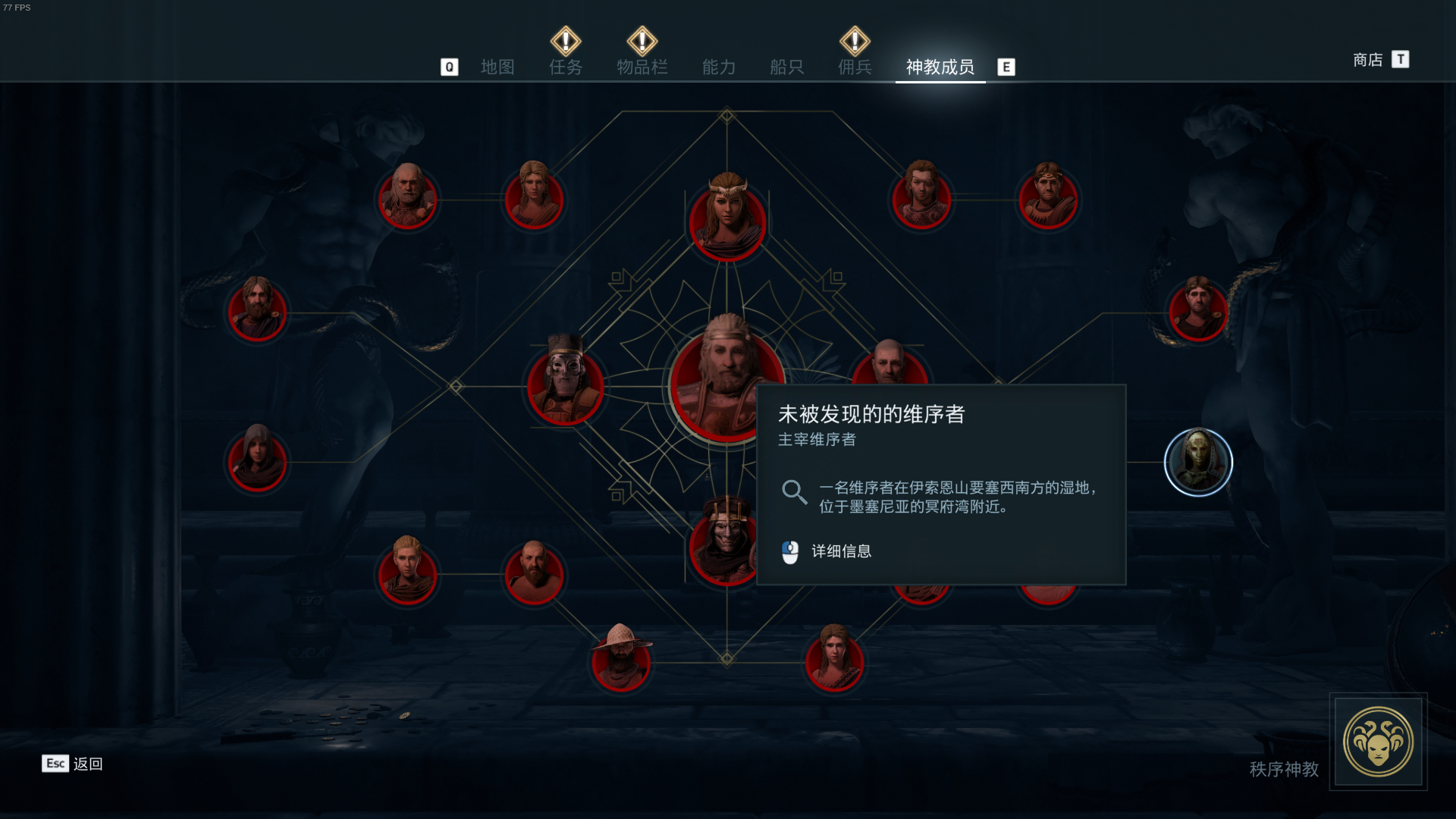
Task: Click the straw-hat cultist portrait at the bottom
Action: [x=622, y=661]
